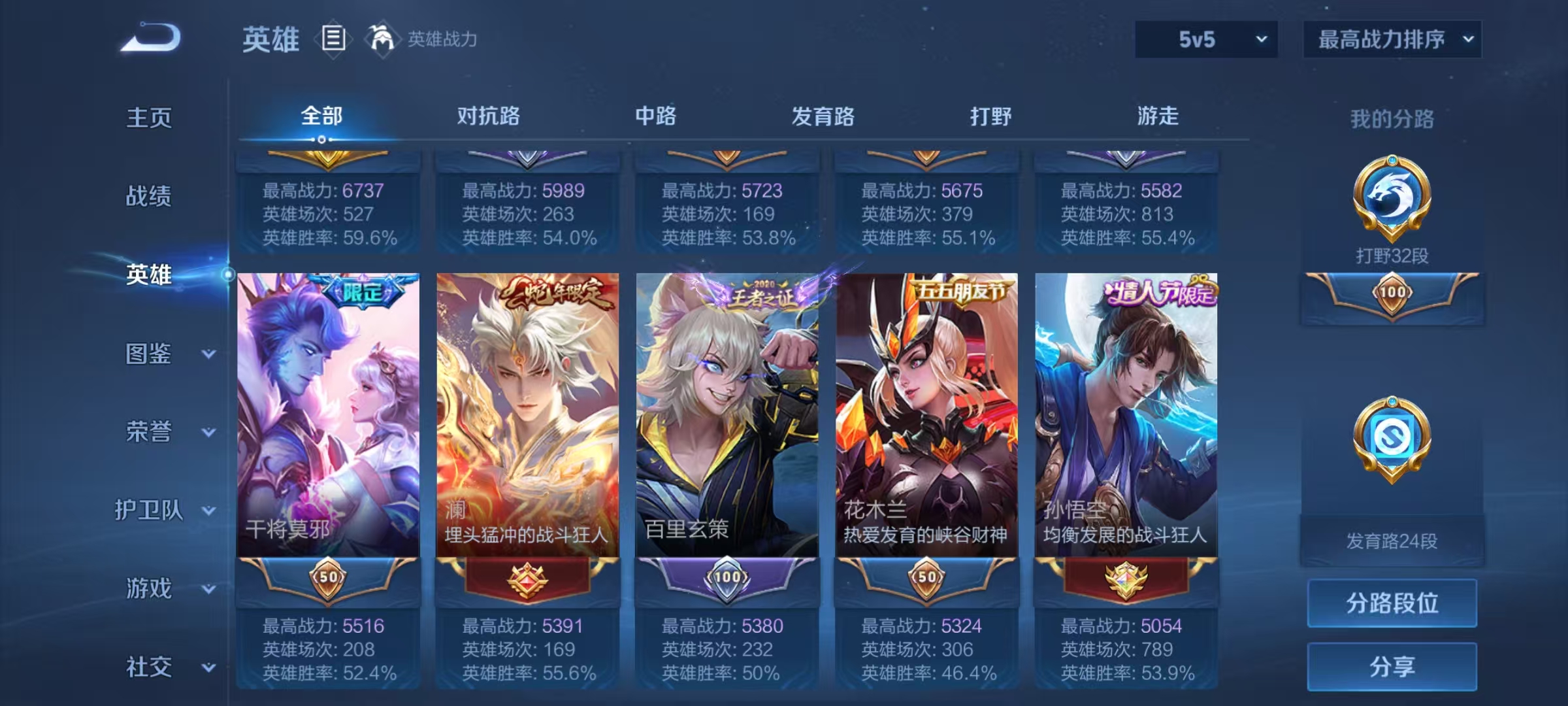
Task: Click the 分享 button
Action: pos(1392,667)
